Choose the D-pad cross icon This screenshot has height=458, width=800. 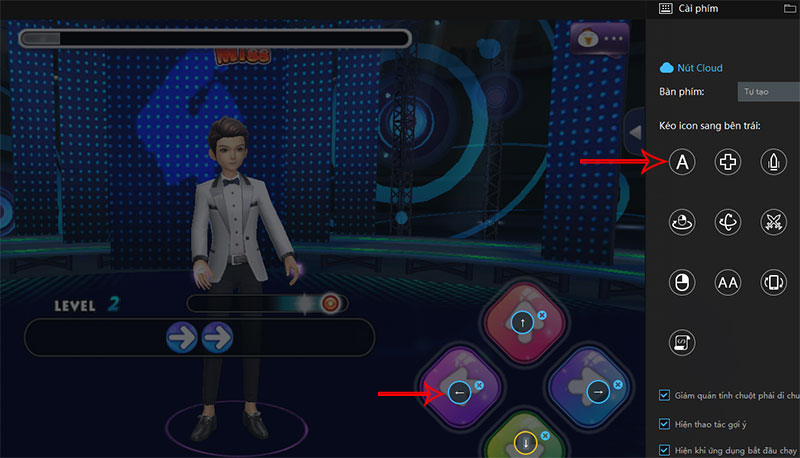click(728, 161)
